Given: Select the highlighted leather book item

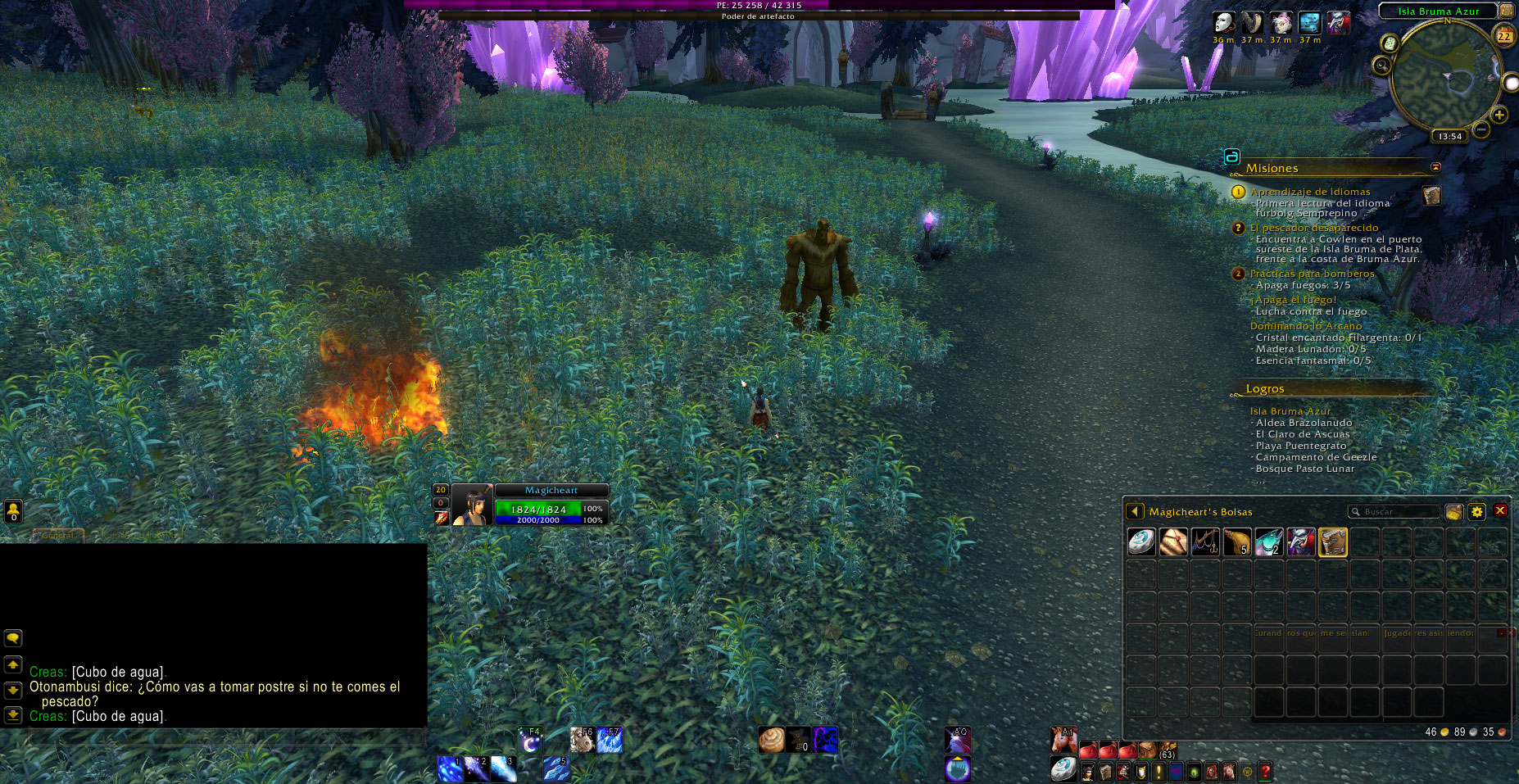Looking at the screenshot, I should [1333, 542].
